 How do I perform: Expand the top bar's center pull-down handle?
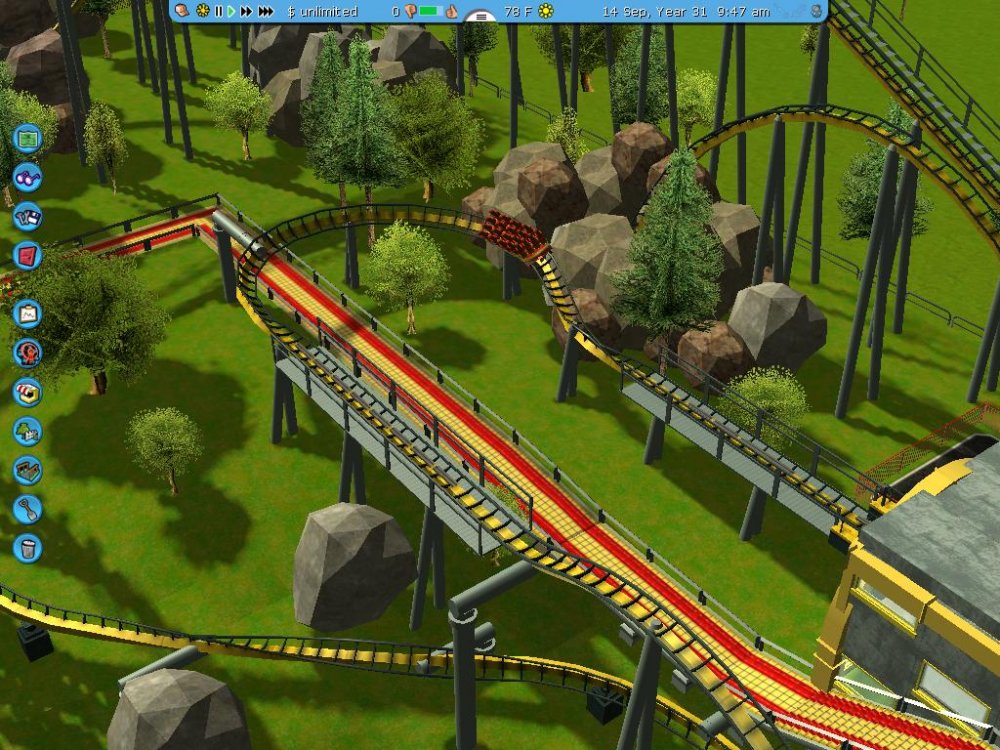tap(481, 16)
